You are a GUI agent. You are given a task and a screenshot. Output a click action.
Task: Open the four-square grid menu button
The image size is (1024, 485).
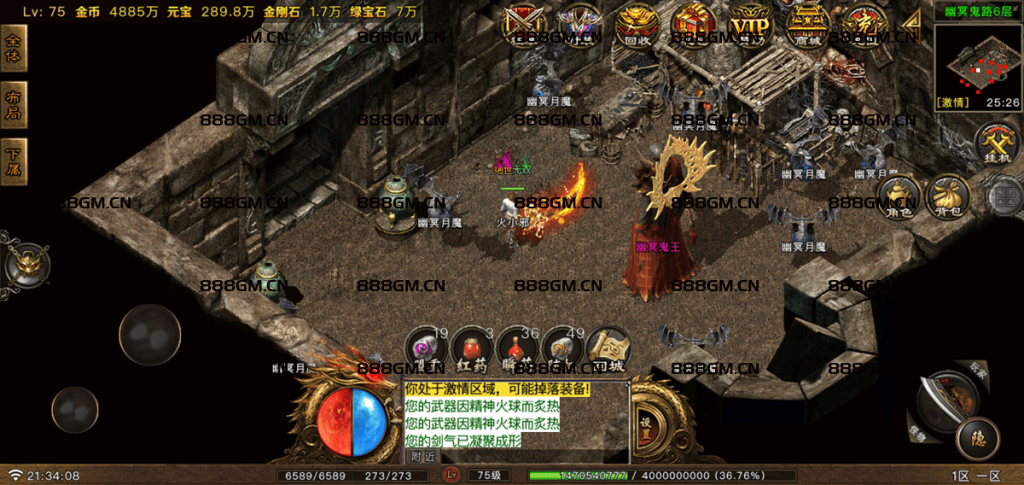coord(1003,196)
